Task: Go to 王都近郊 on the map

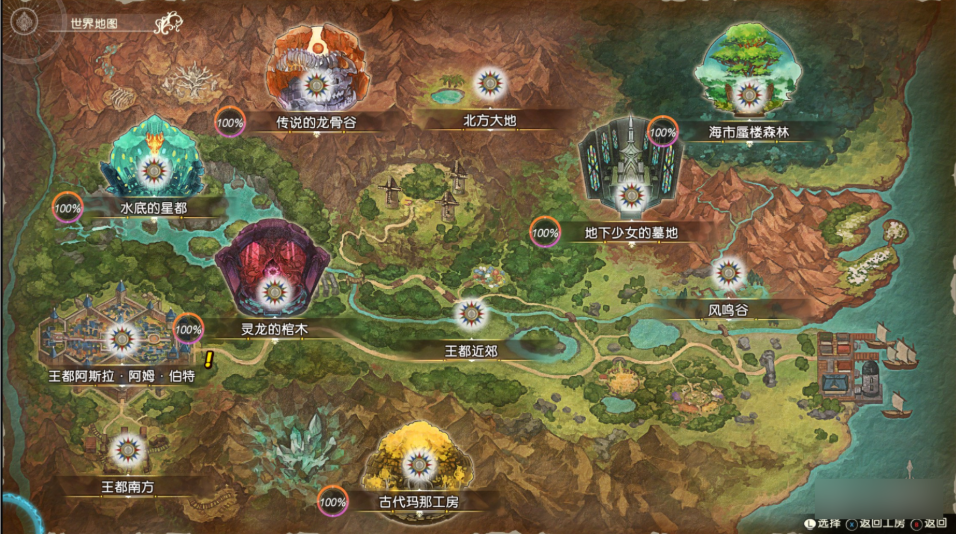Action: point(471,315)
